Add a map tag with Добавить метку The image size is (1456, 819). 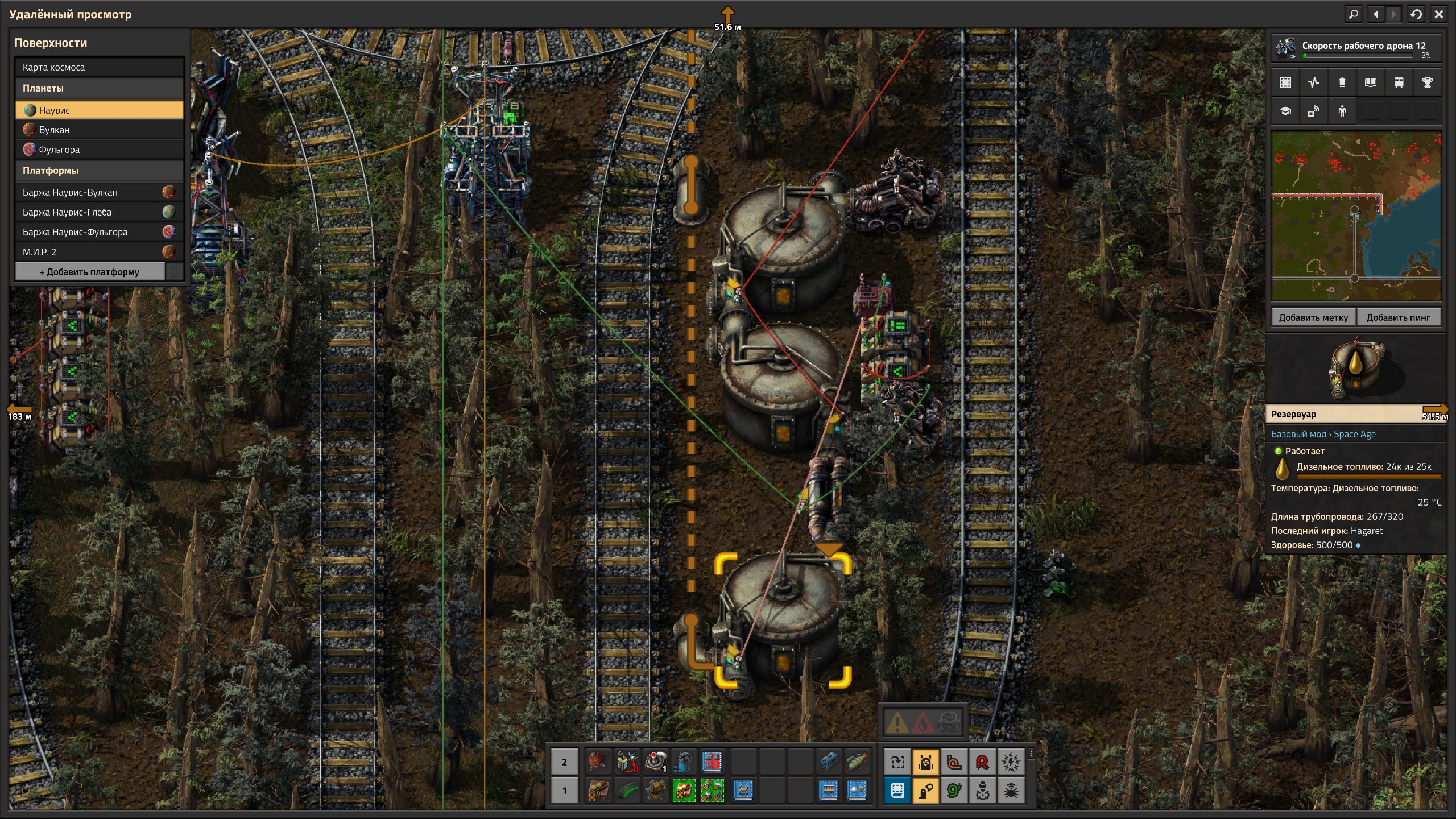1313,317
